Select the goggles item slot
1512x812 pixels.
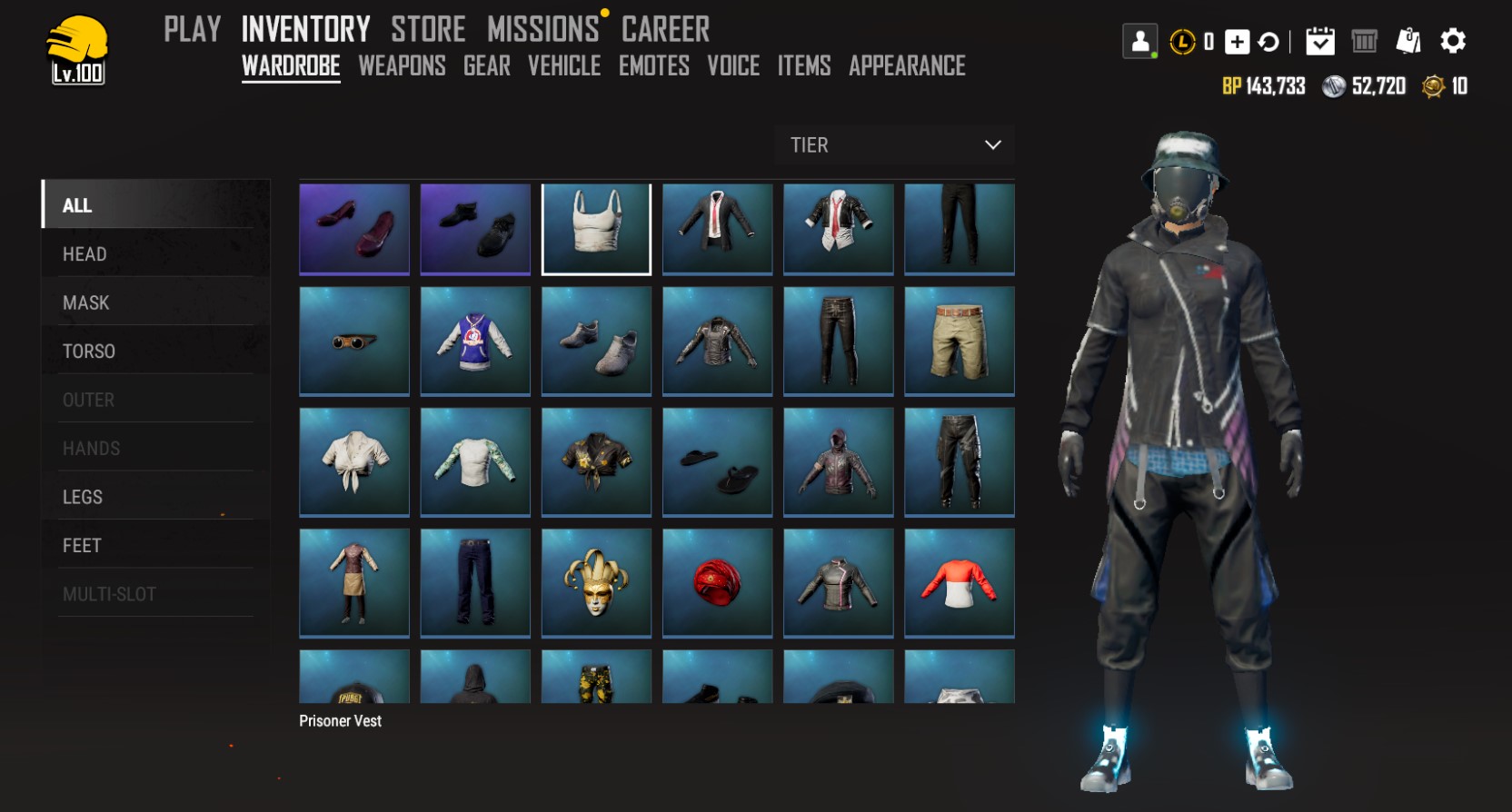[354, 341]
